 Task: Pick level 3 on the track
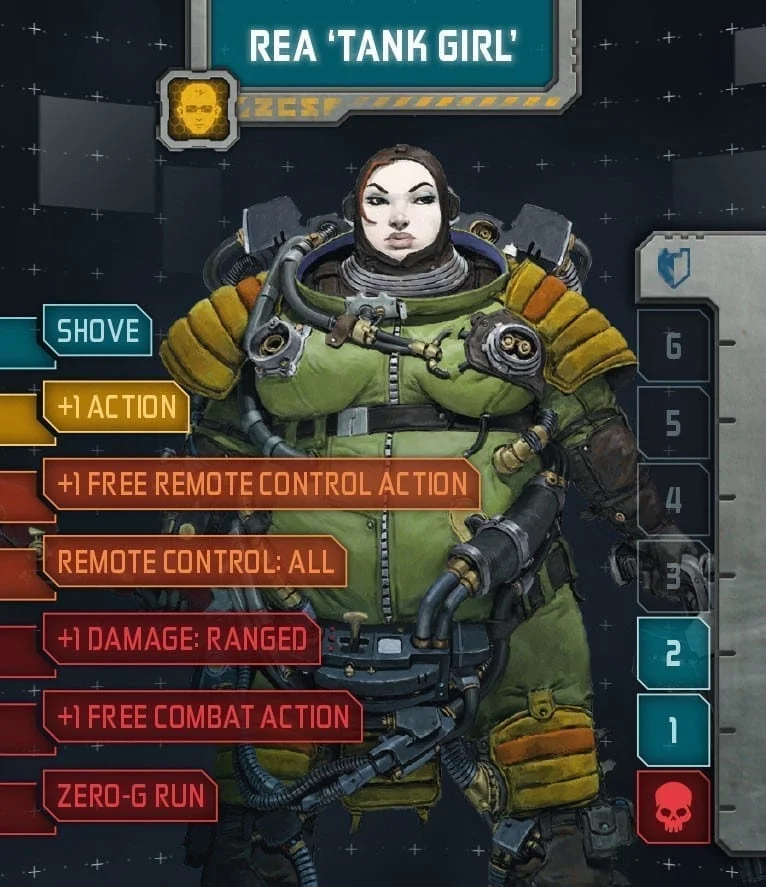[673, 576]
